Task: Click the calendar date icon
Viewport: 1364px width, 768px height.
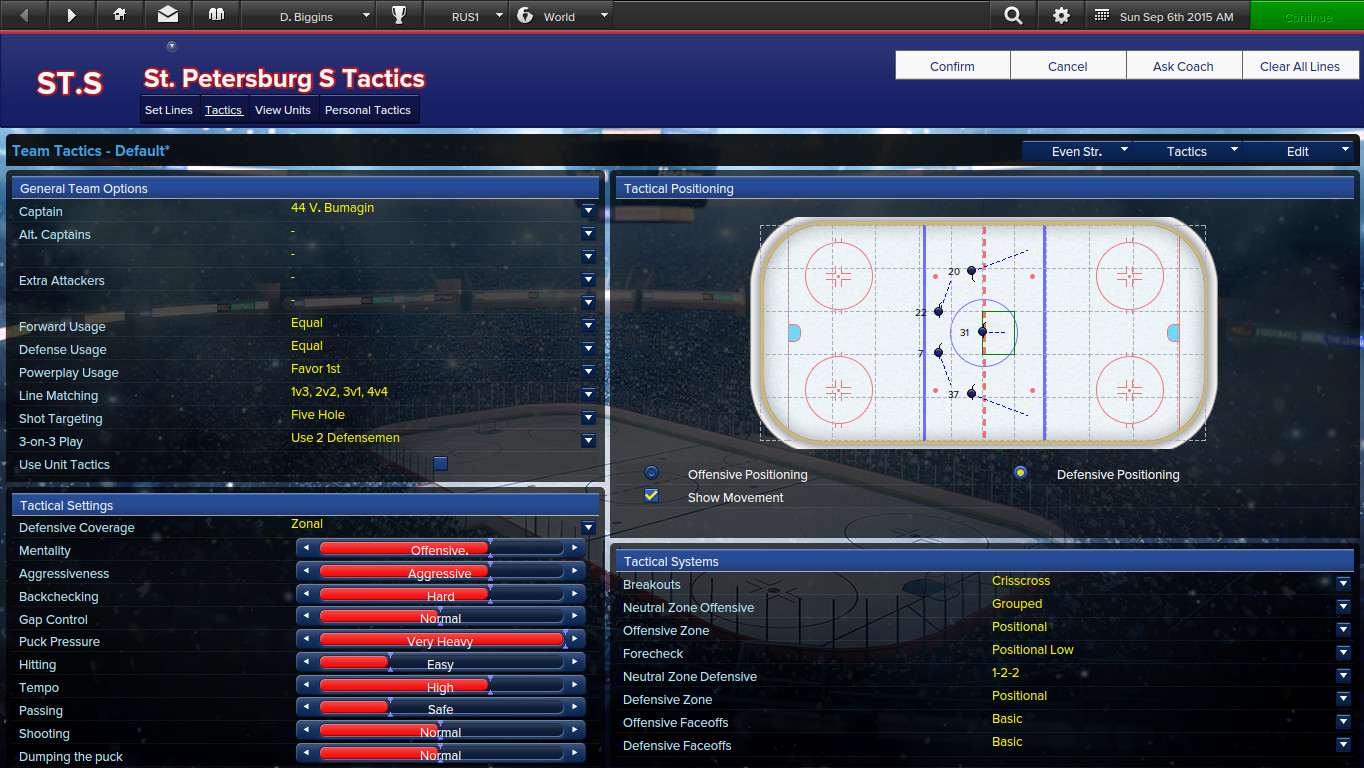Action: coord(1103,15)
